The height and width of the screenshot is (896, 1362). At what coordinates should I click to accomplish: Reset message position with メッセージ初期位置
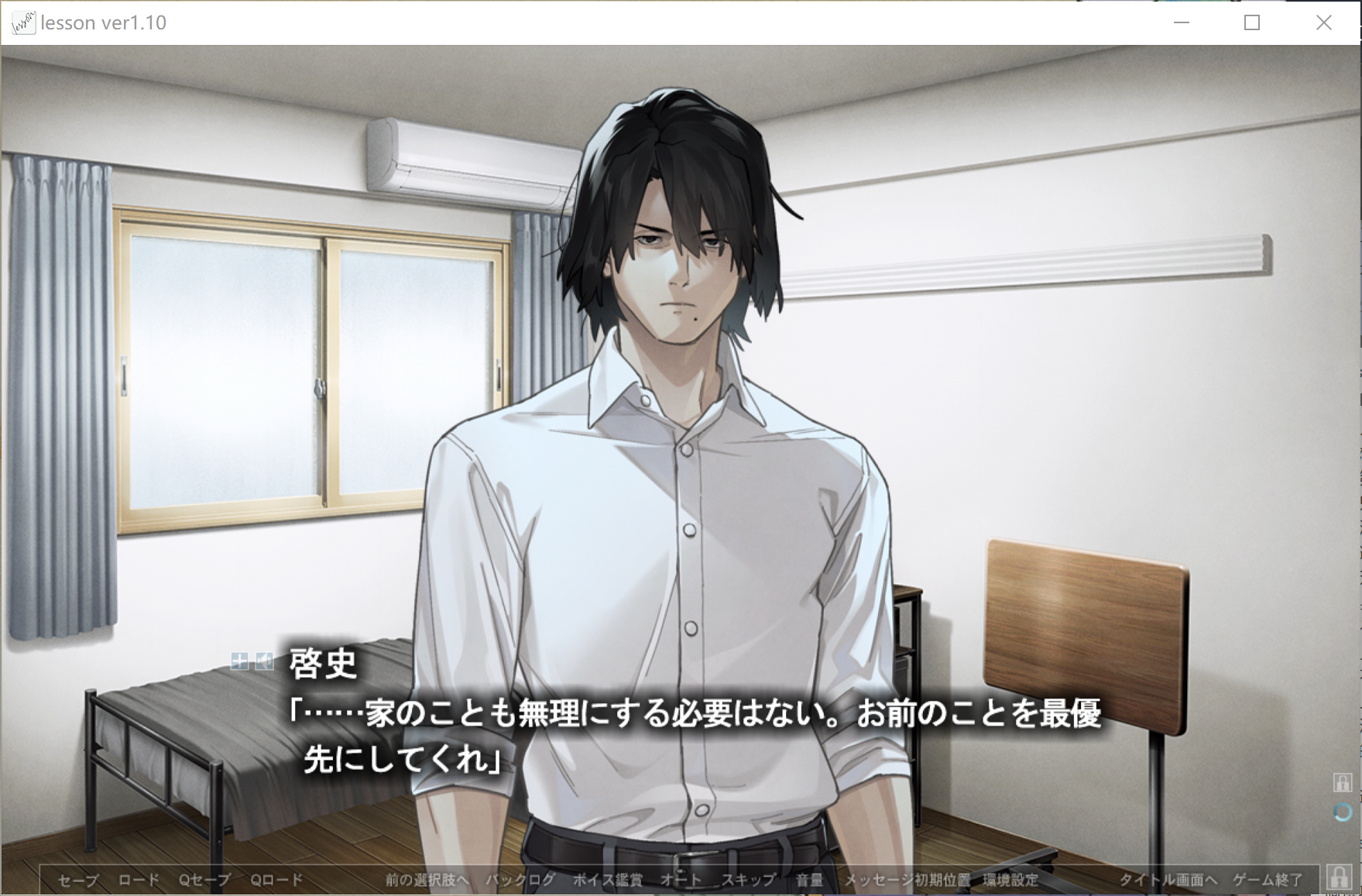click(x=907, y=880)
